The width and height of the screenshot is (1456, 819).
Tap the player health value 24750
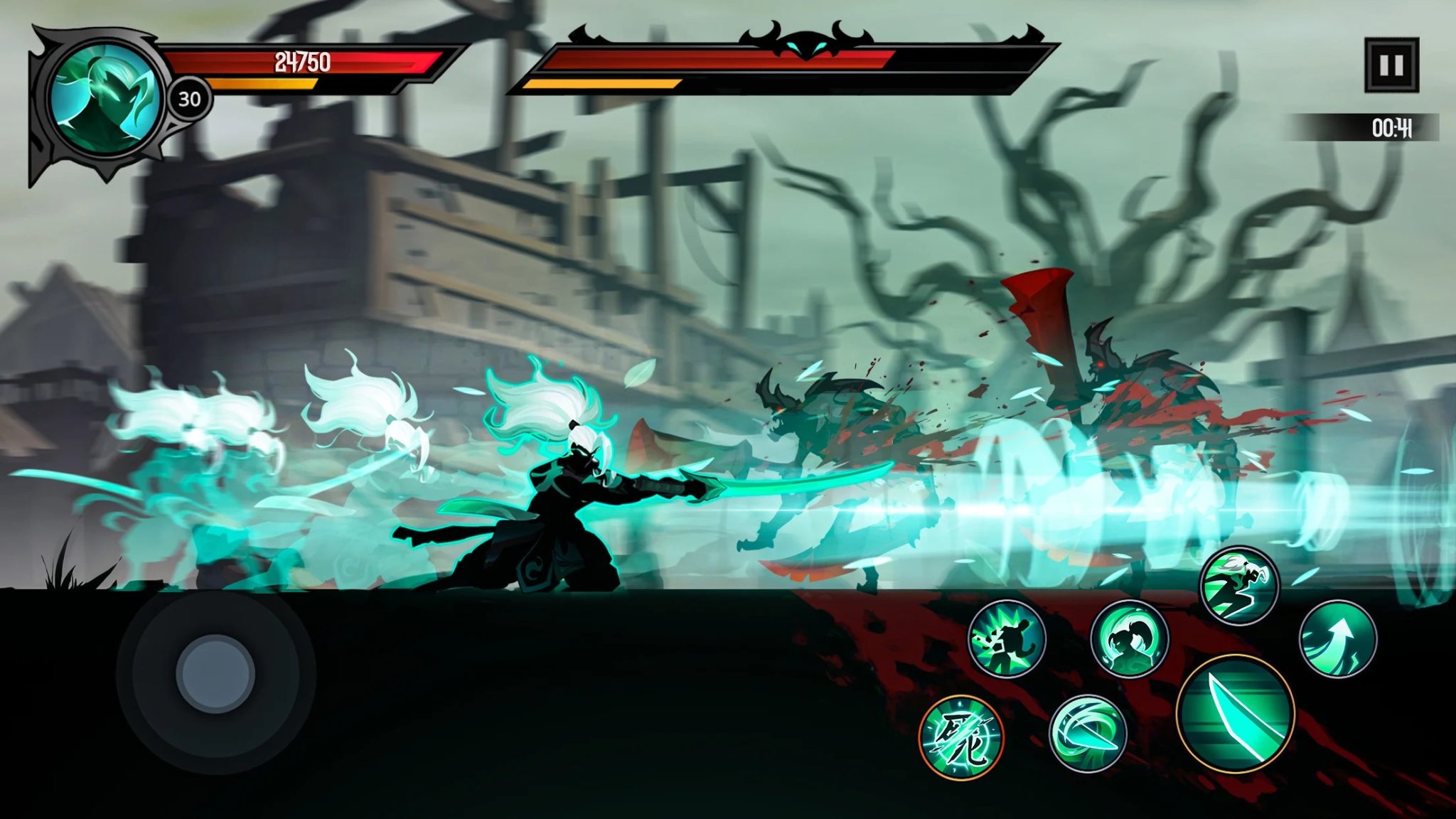[300, 64]
